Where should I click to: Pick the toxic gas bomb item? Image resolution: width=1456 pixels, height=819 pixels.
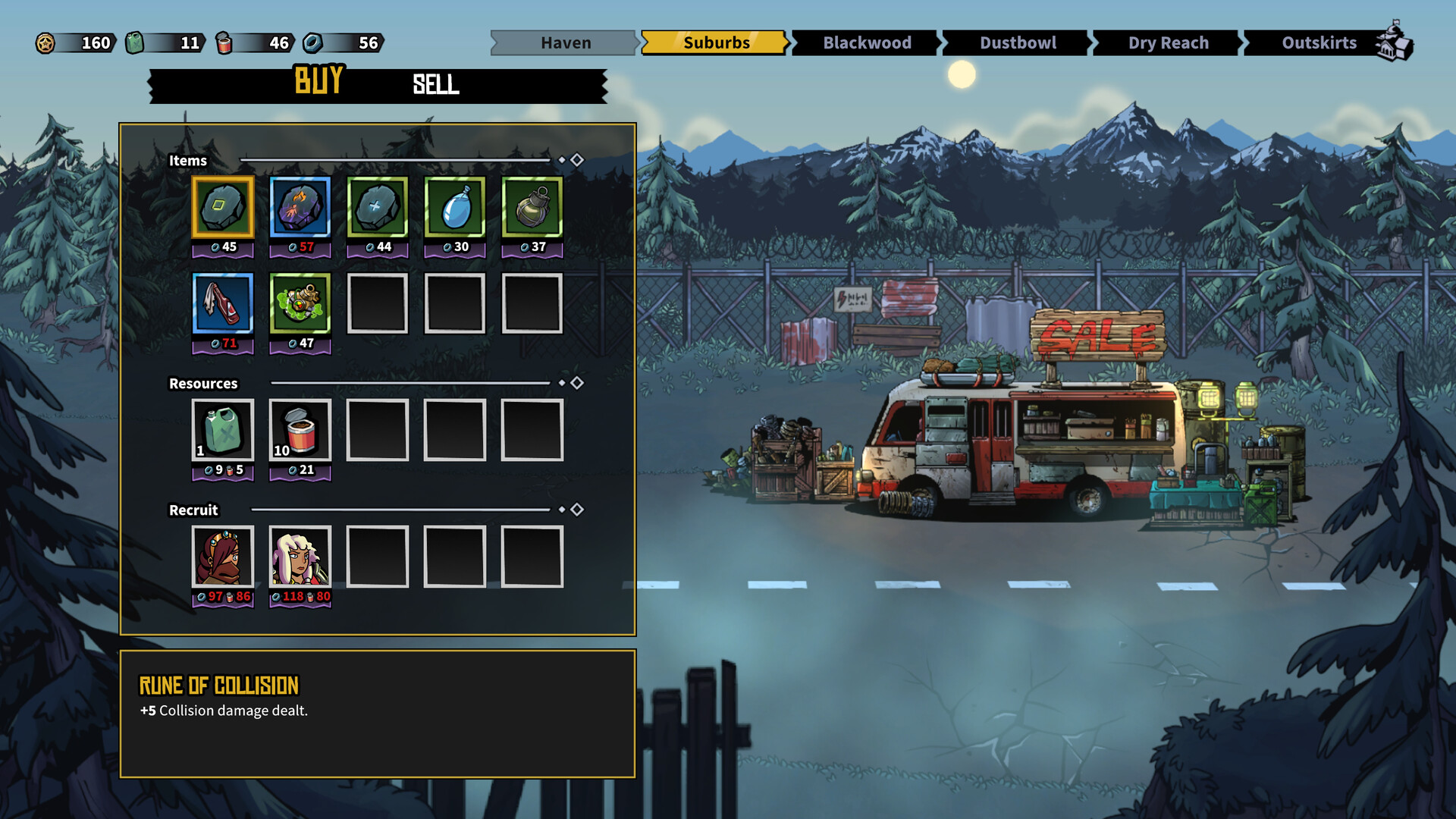pos(300,303)
